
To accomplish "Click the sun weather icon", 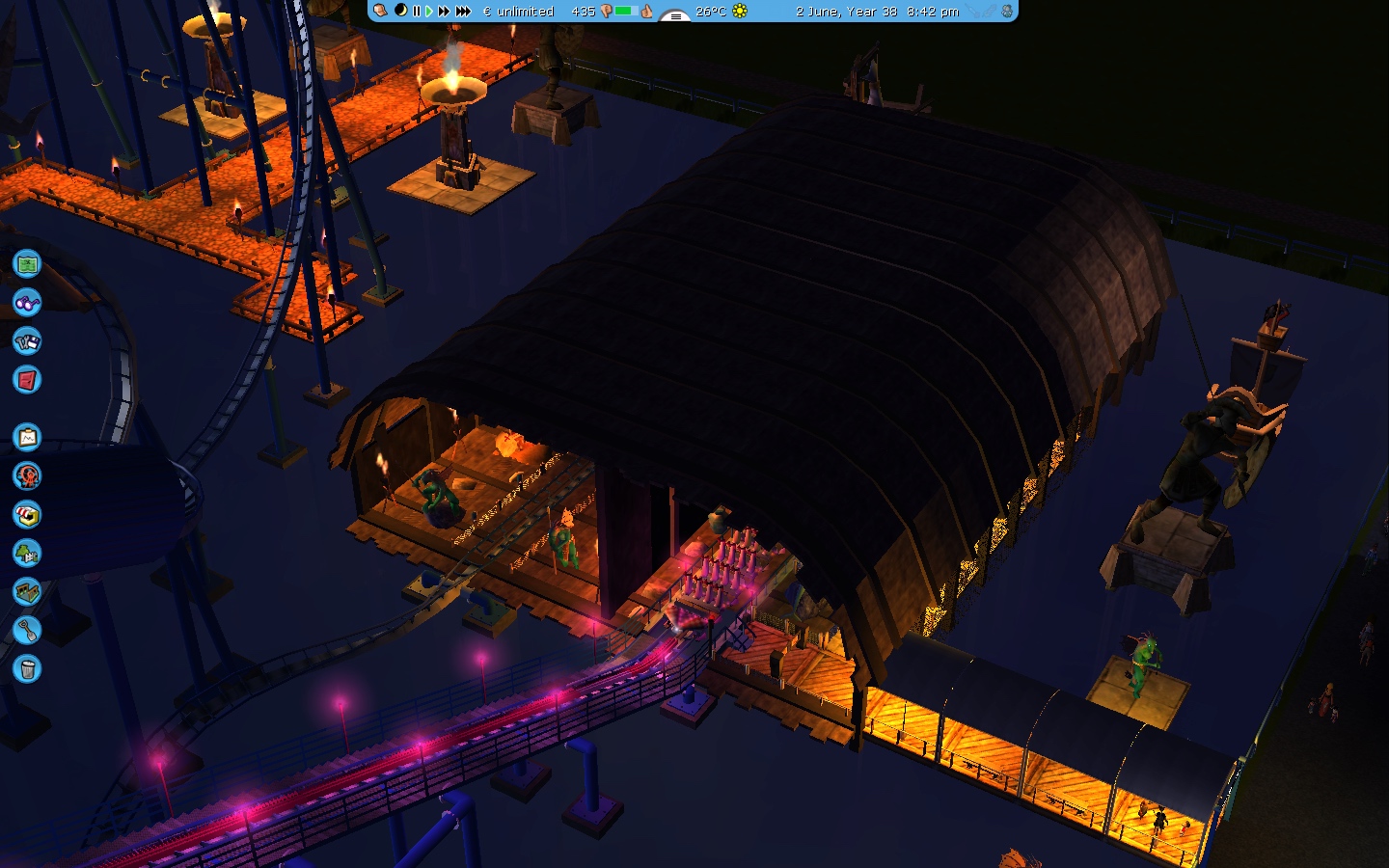I will pyautogui.click(x=740, y=12).
